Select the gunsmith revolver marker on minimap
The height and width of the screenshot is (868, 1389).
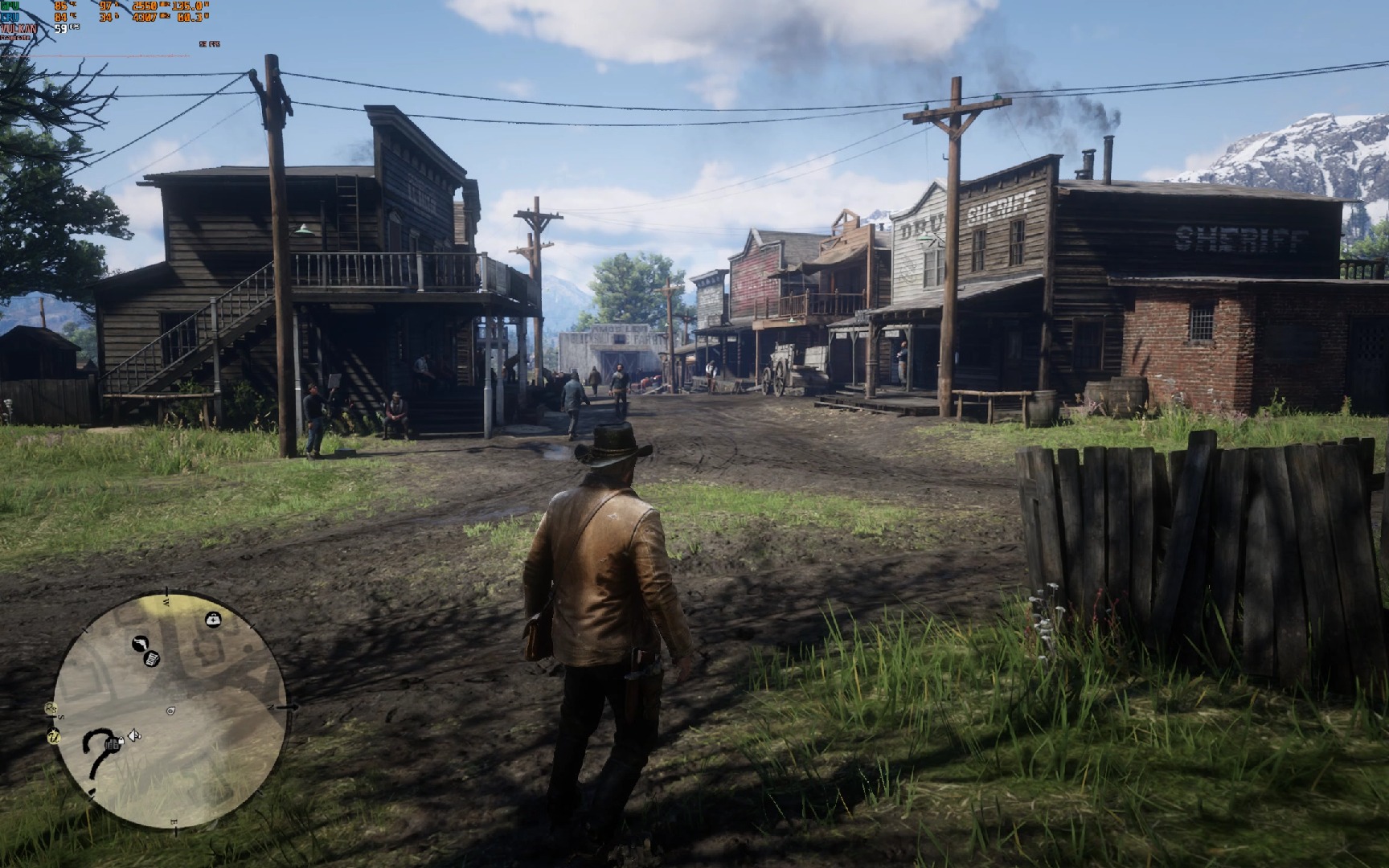pos(139,644)
